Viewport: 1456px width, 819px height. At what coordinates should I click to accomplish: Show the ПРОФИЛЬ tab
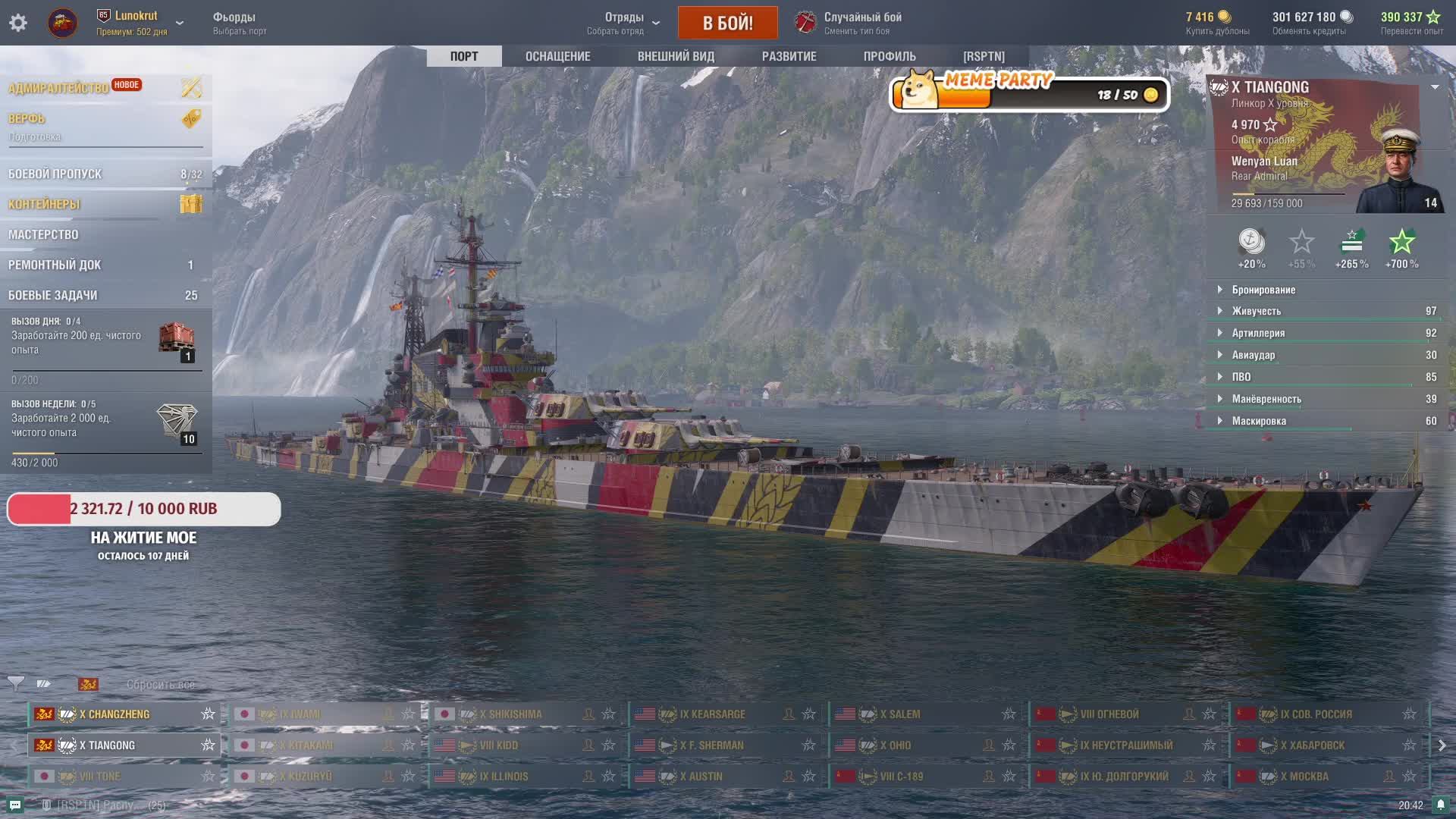coord(890,56)
